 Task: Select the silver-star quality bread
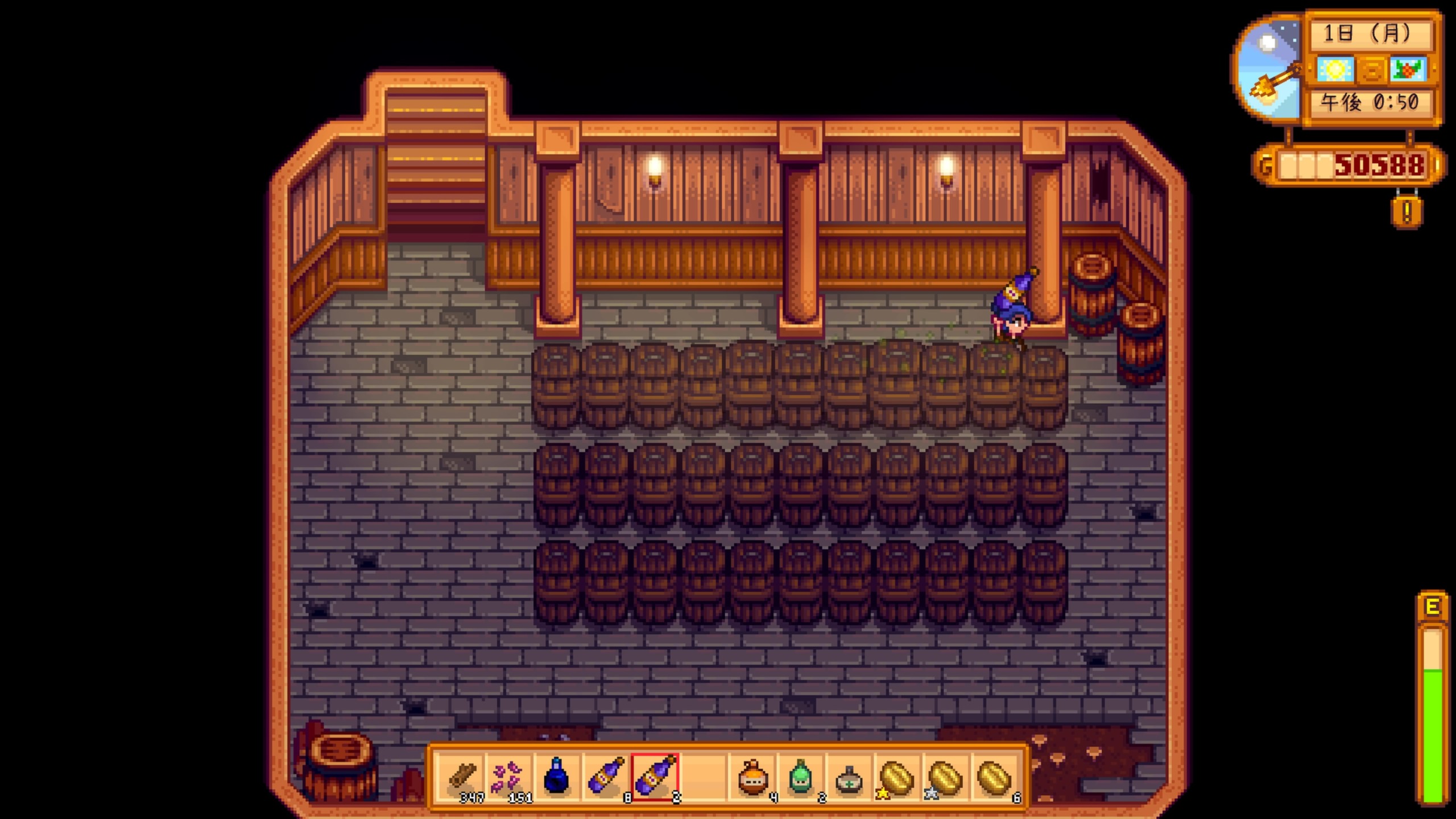click(x=946, y=777)
